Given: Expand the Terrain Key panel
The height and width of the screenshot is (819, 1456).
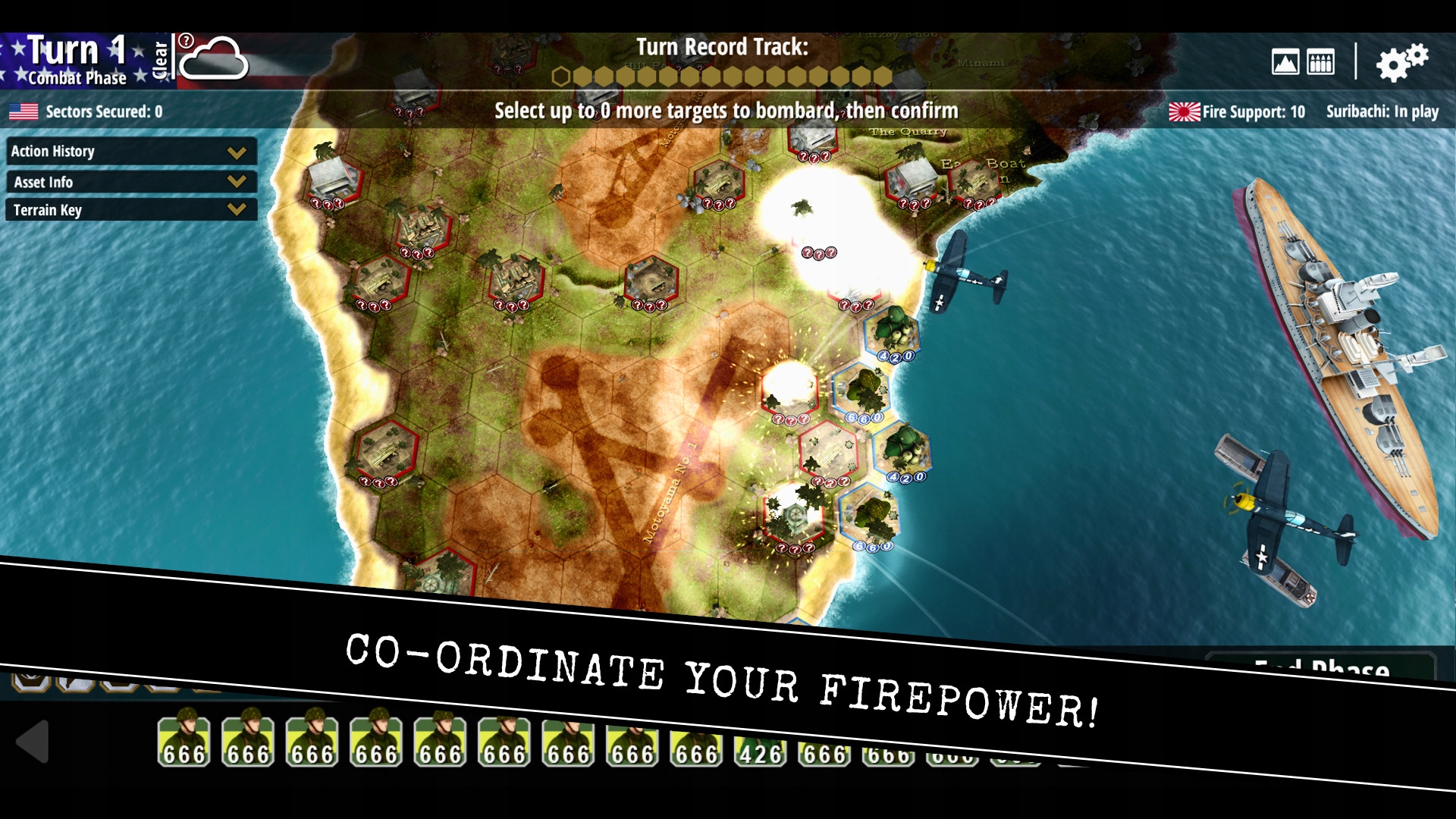Looking at the screenshot, I should 130,210.
